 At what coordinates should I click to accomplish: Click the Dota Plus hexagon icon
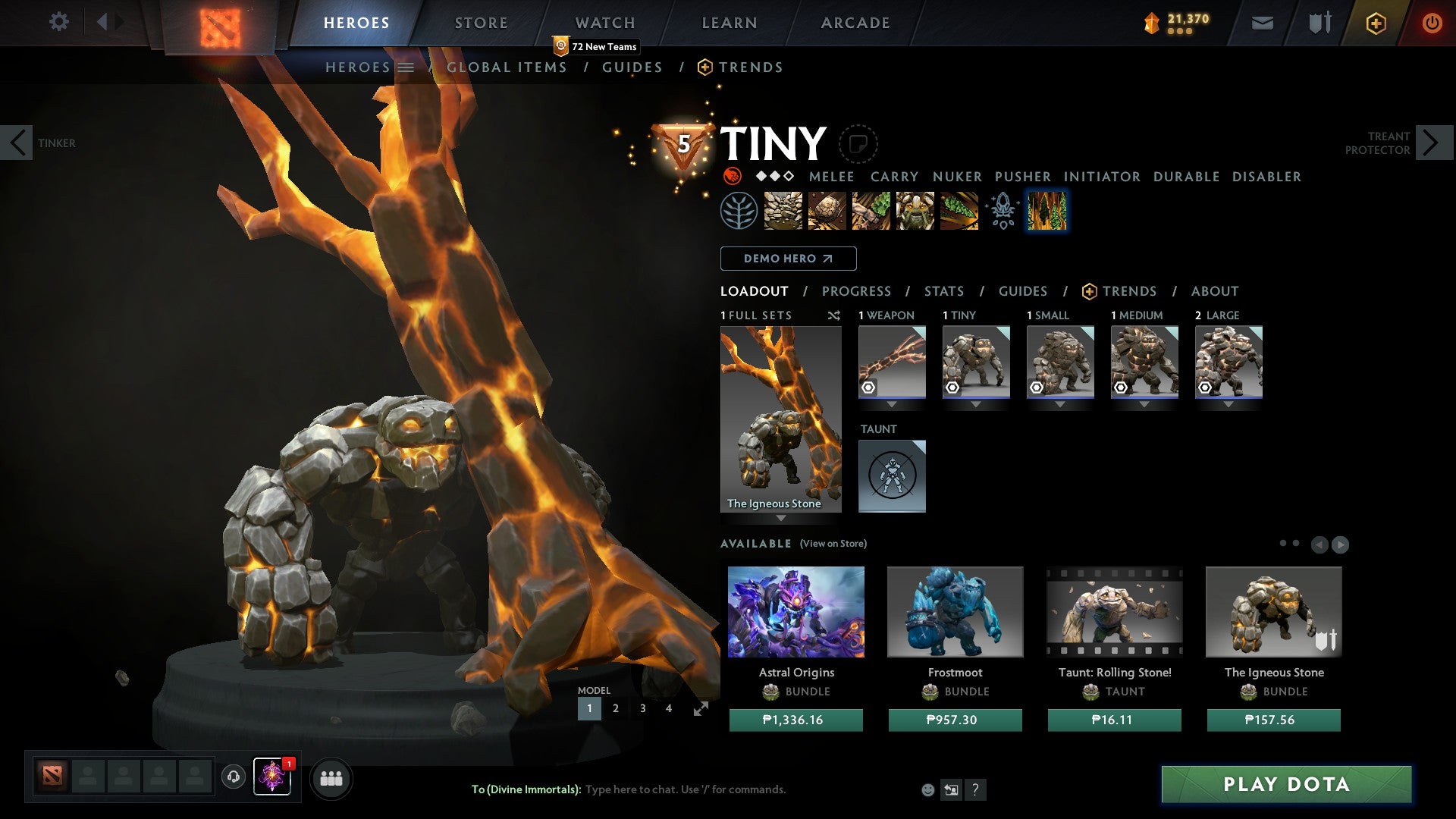(1375, 23)
